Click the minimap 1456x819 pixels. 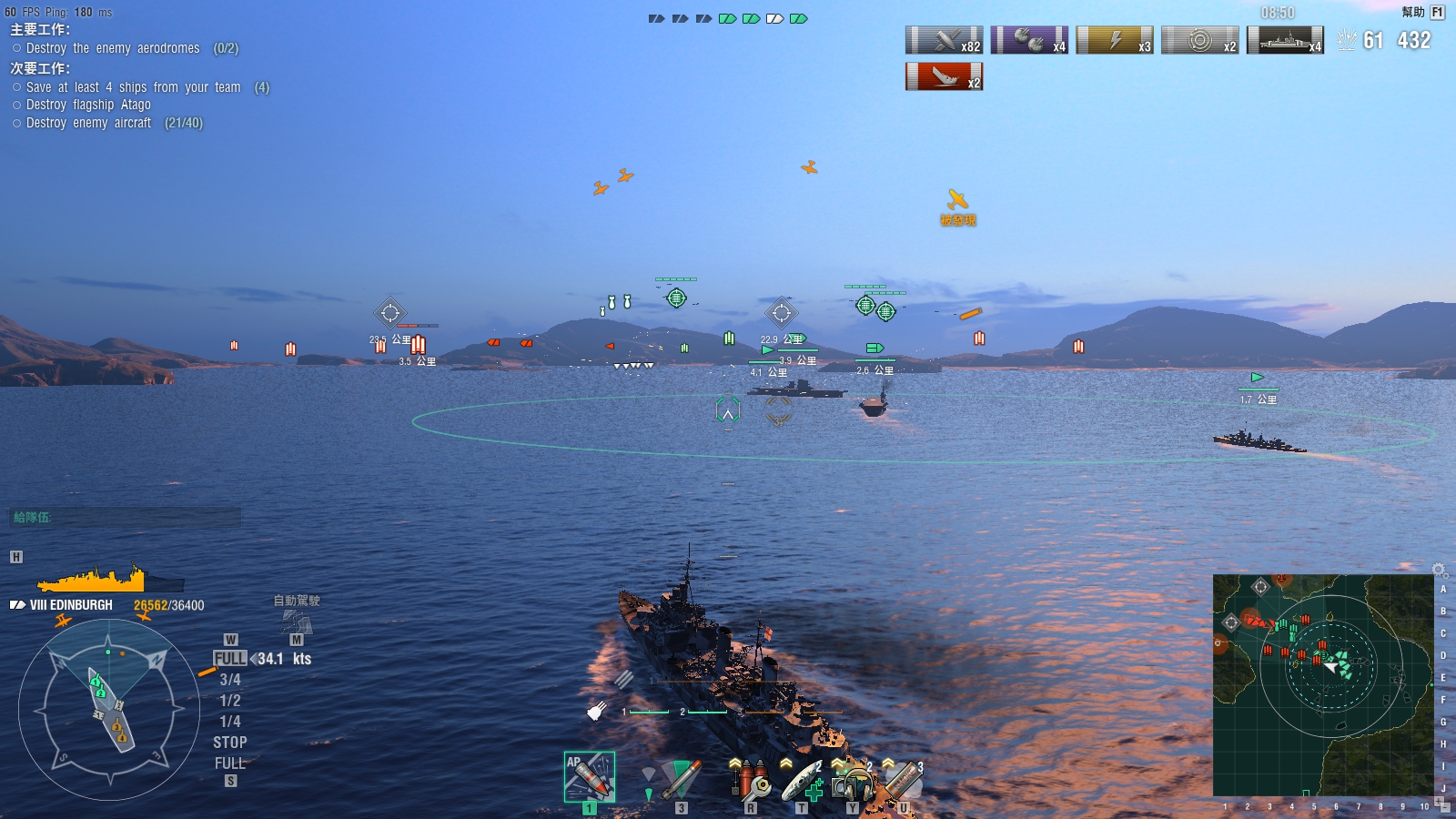1323,684
